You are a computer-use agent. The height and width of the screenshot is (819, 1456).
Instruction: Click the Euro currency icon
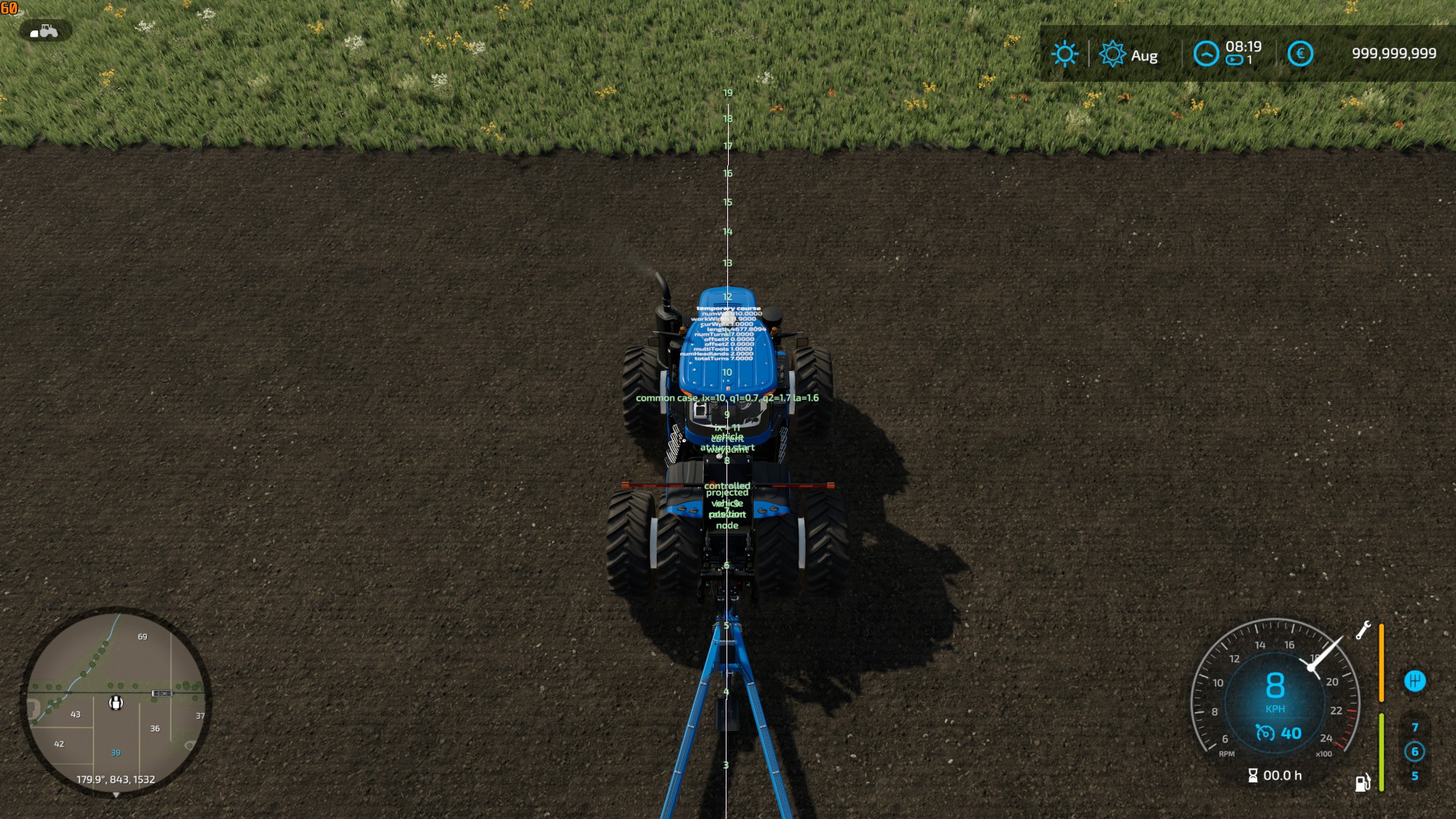coord(1301,53)
